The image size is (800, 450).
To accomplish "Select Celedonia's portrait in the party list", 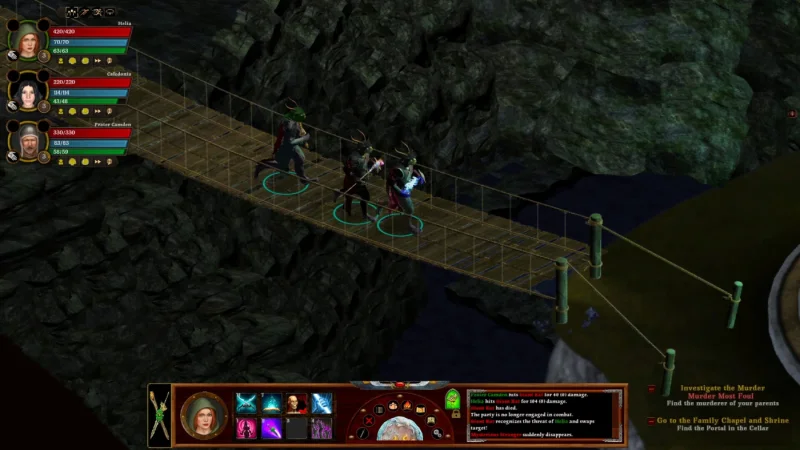I will pos(24,91).
